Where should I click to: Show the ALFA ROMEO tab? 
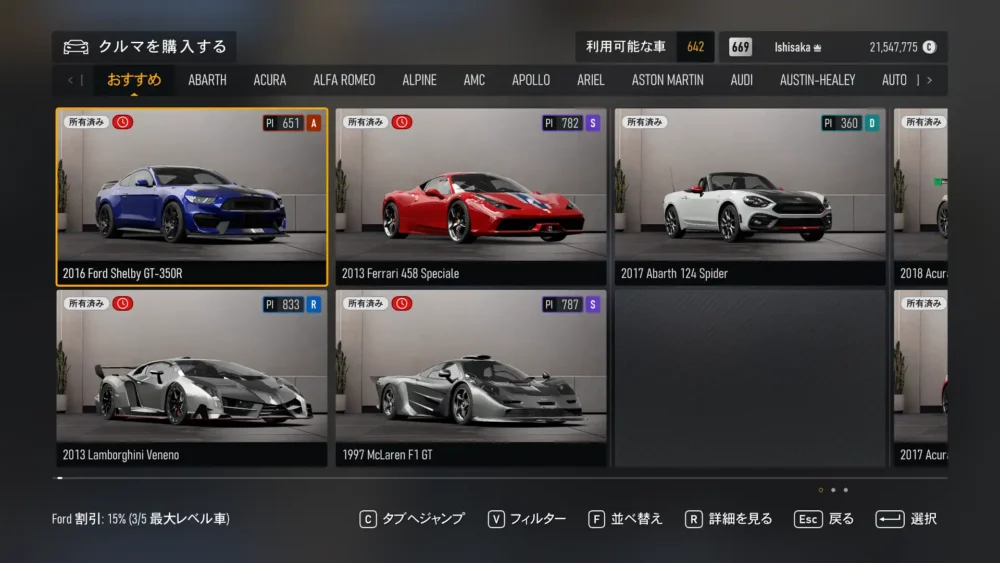tap(344, 80)
